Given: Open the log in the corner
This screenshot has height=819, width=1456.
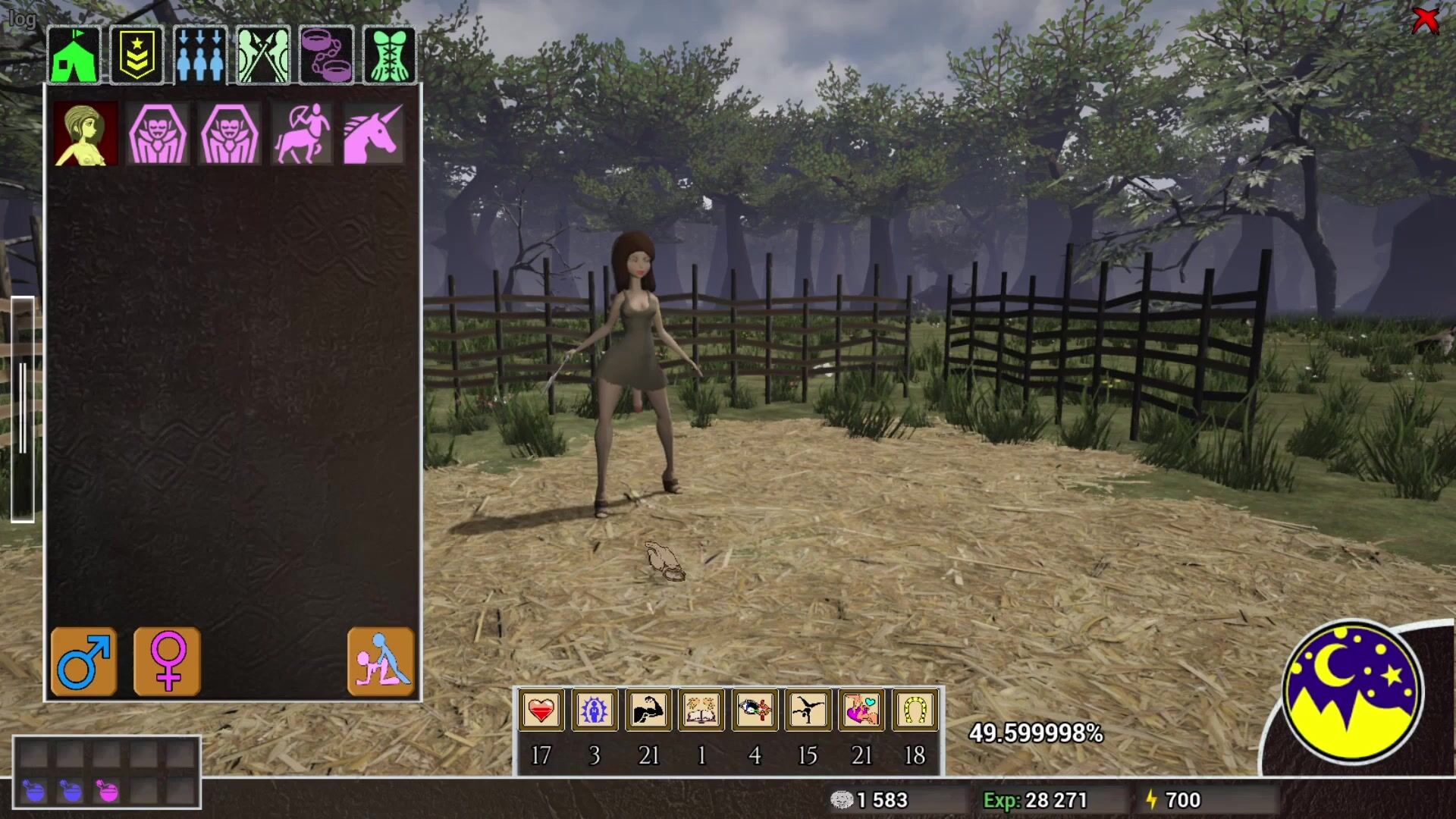Looking at the screenshot, I should [x=21, y=18].
